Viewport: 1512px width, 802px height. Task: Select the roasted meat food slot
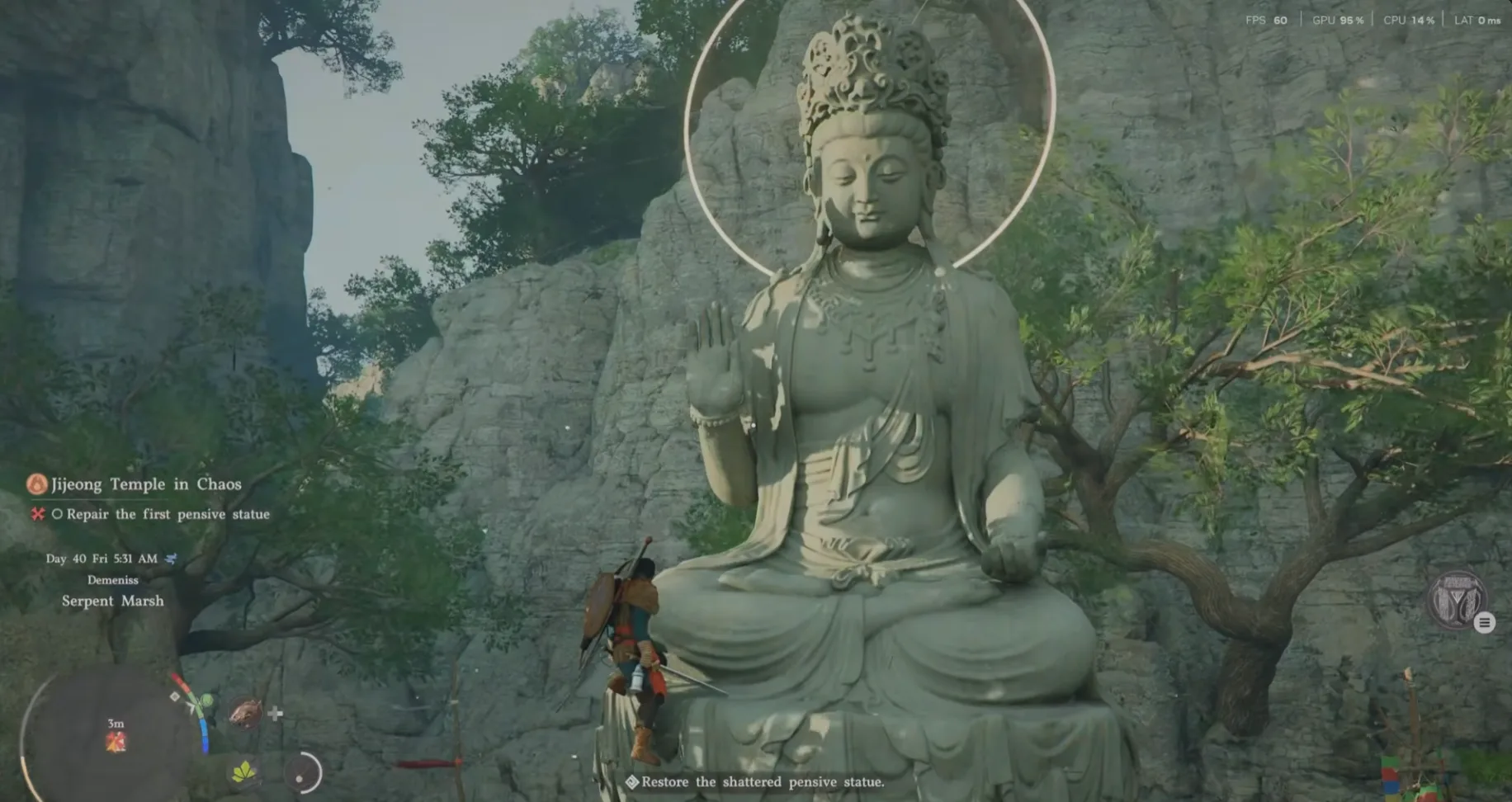click(246, 711)
